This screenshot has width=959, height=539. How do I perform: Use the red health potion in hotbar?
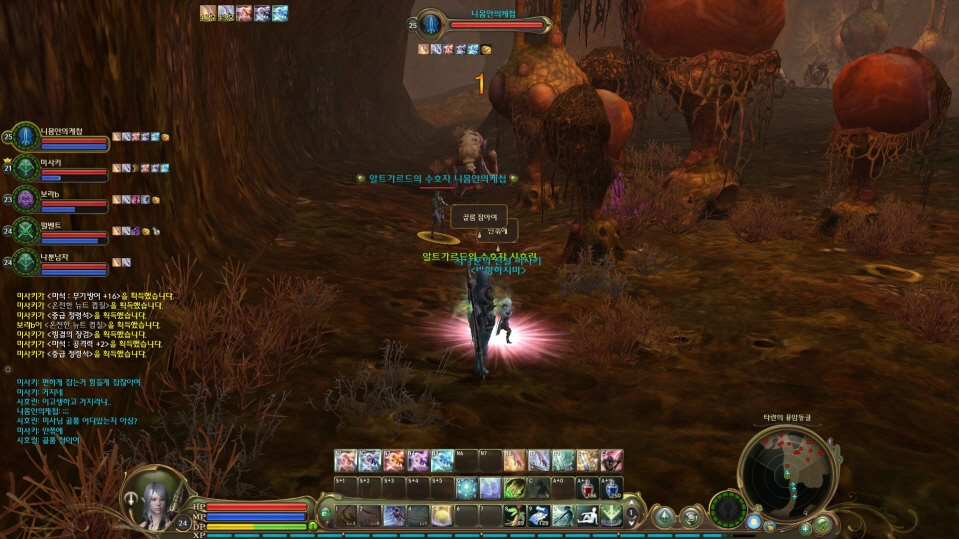coord(589,488)
